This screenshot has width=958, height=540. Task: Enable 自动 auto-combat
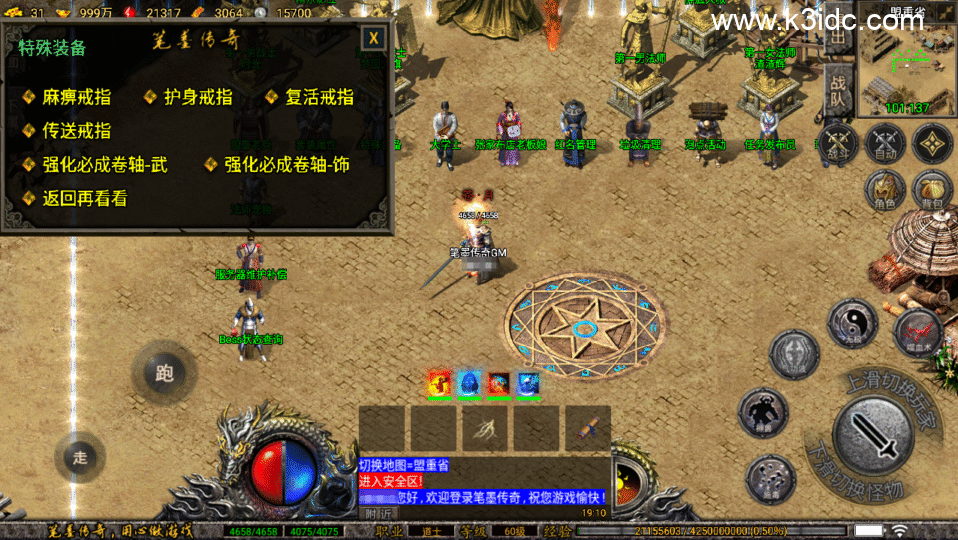pos(884,144)
